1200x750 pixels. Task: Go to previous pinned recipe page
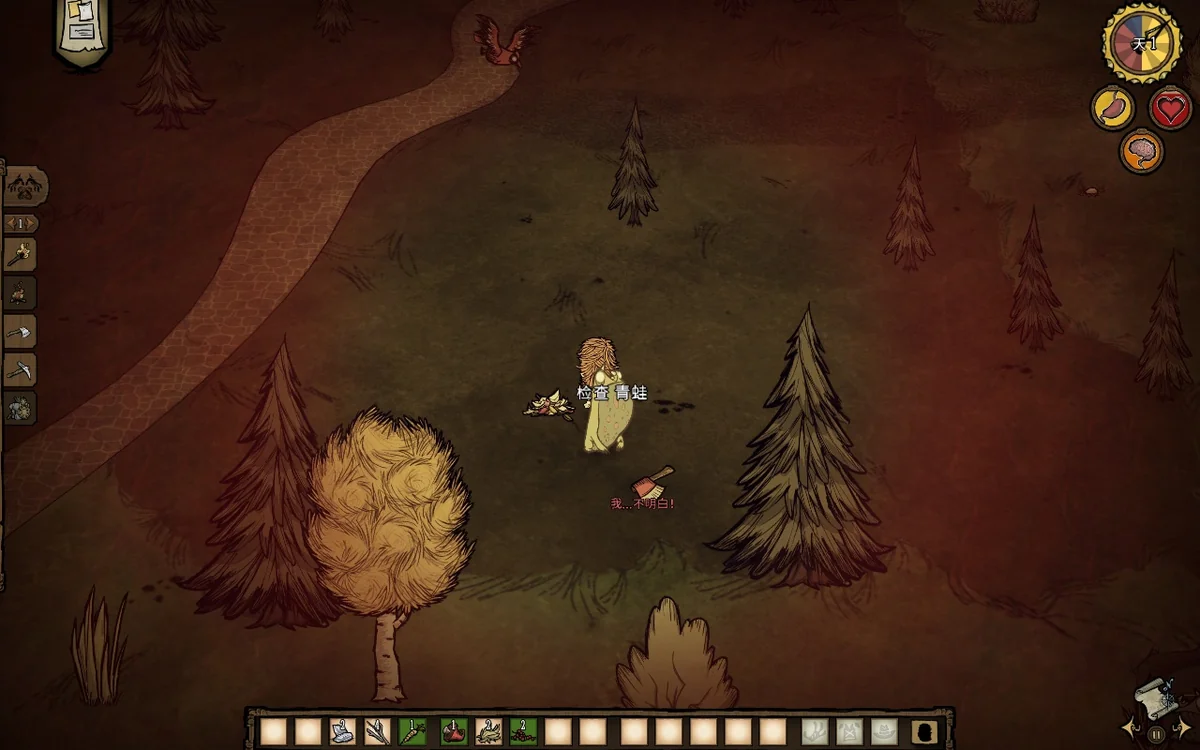(9, 223)
